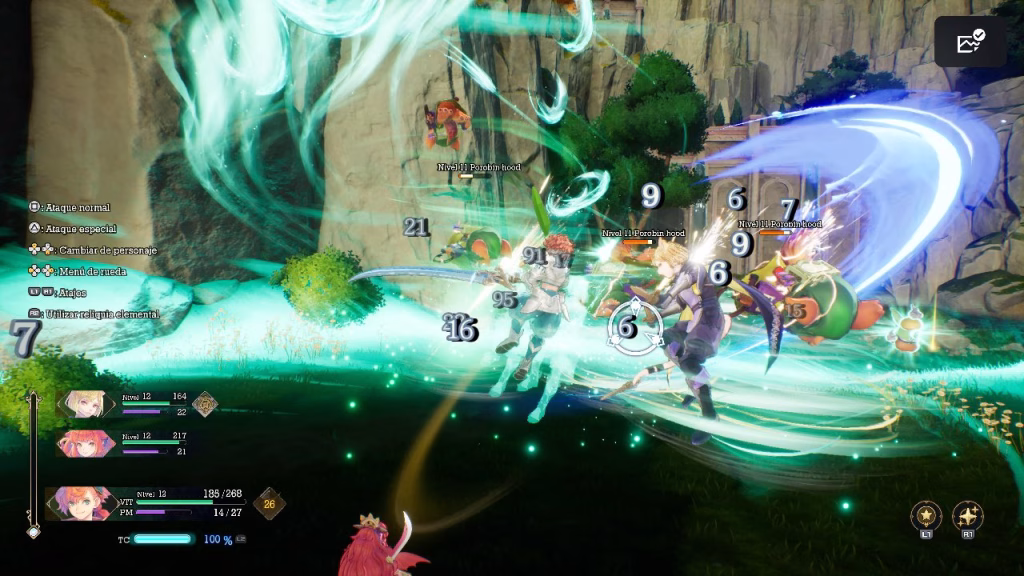Activate the sparkle stars shortcut icon

tap(968, 516)
